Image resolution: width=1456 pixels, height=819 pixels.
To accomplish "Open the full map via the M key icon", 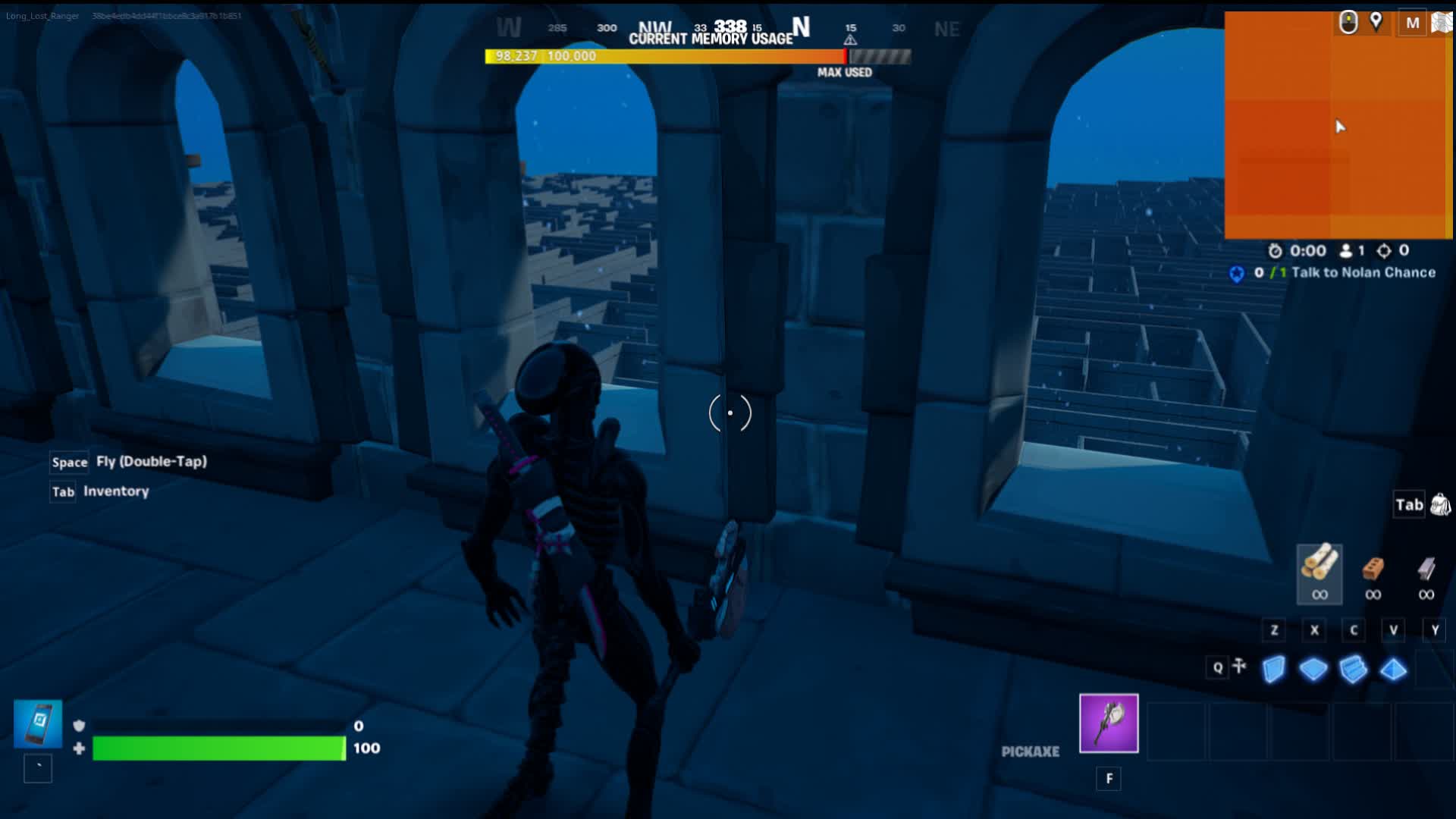I will point(1411,23).
